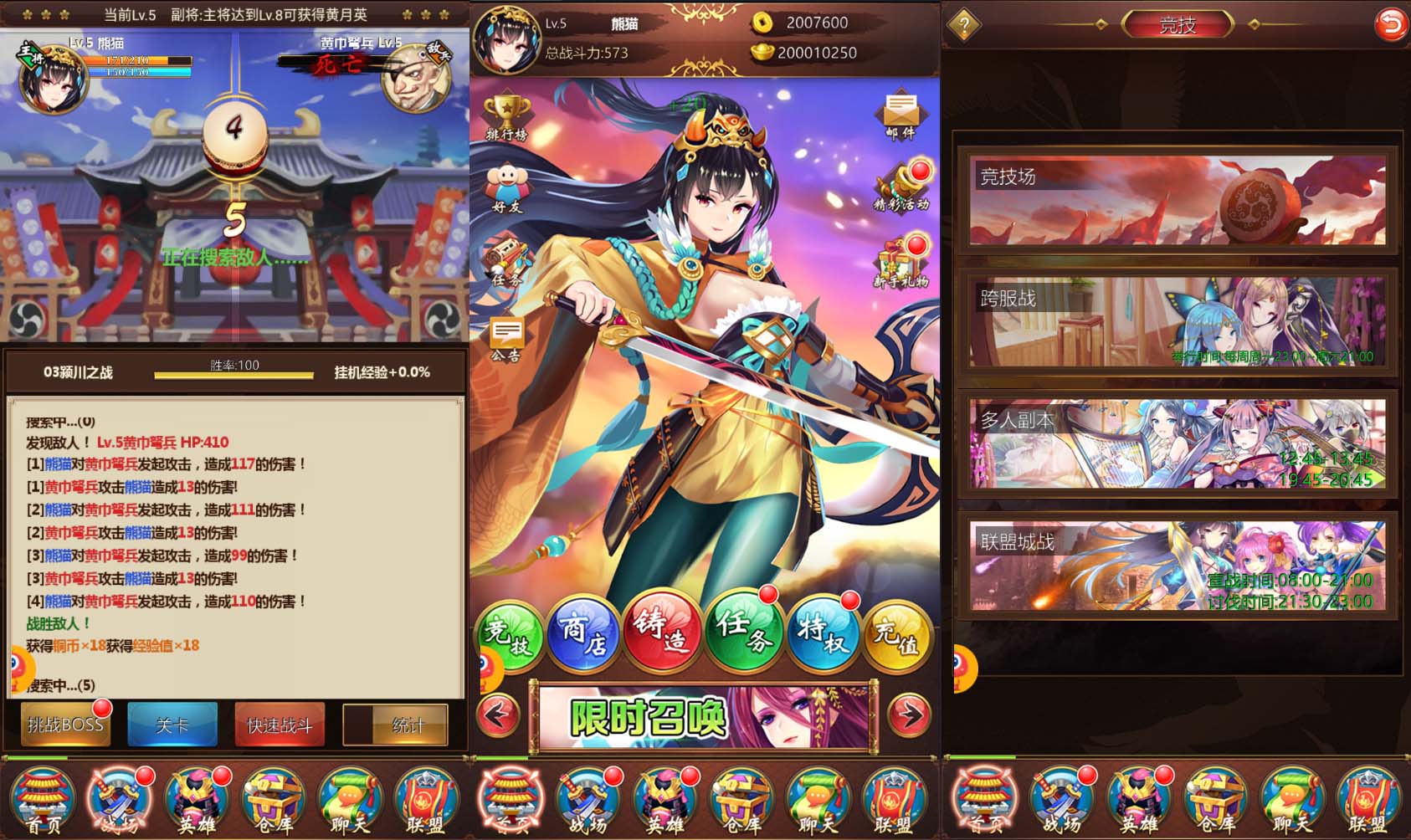Select the green 竞技 orb
Image resolution: width=1411 pixels, height=840 pixels.
click(x=508, y=636)
